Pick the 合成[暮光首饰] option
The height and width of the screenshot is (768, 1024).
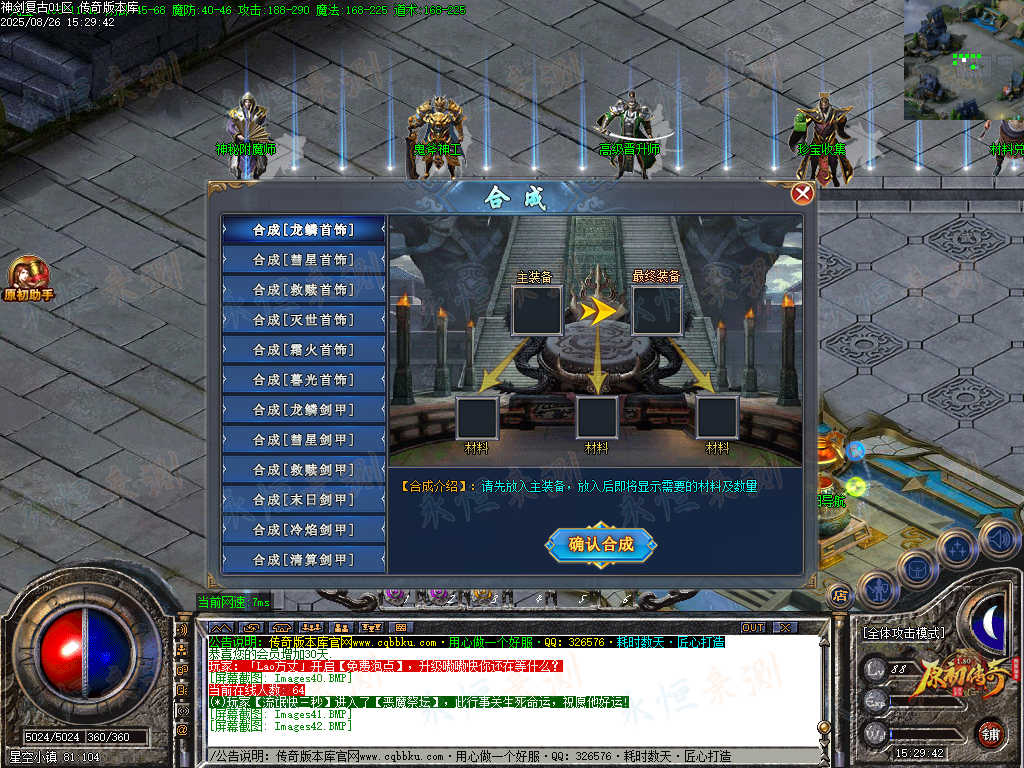pyautogui.click(x=303, y=379)
